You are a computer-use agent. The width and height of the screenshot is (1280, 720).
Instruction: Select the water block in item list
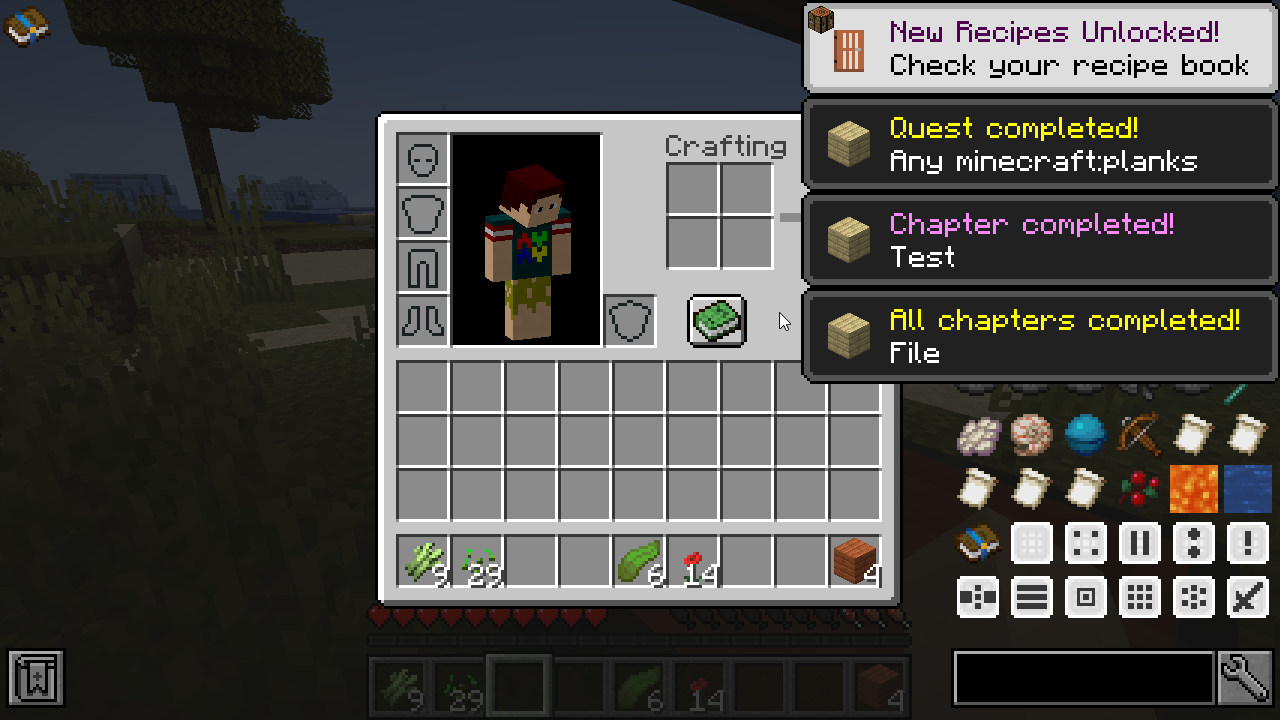click(x=1246, y=488)
